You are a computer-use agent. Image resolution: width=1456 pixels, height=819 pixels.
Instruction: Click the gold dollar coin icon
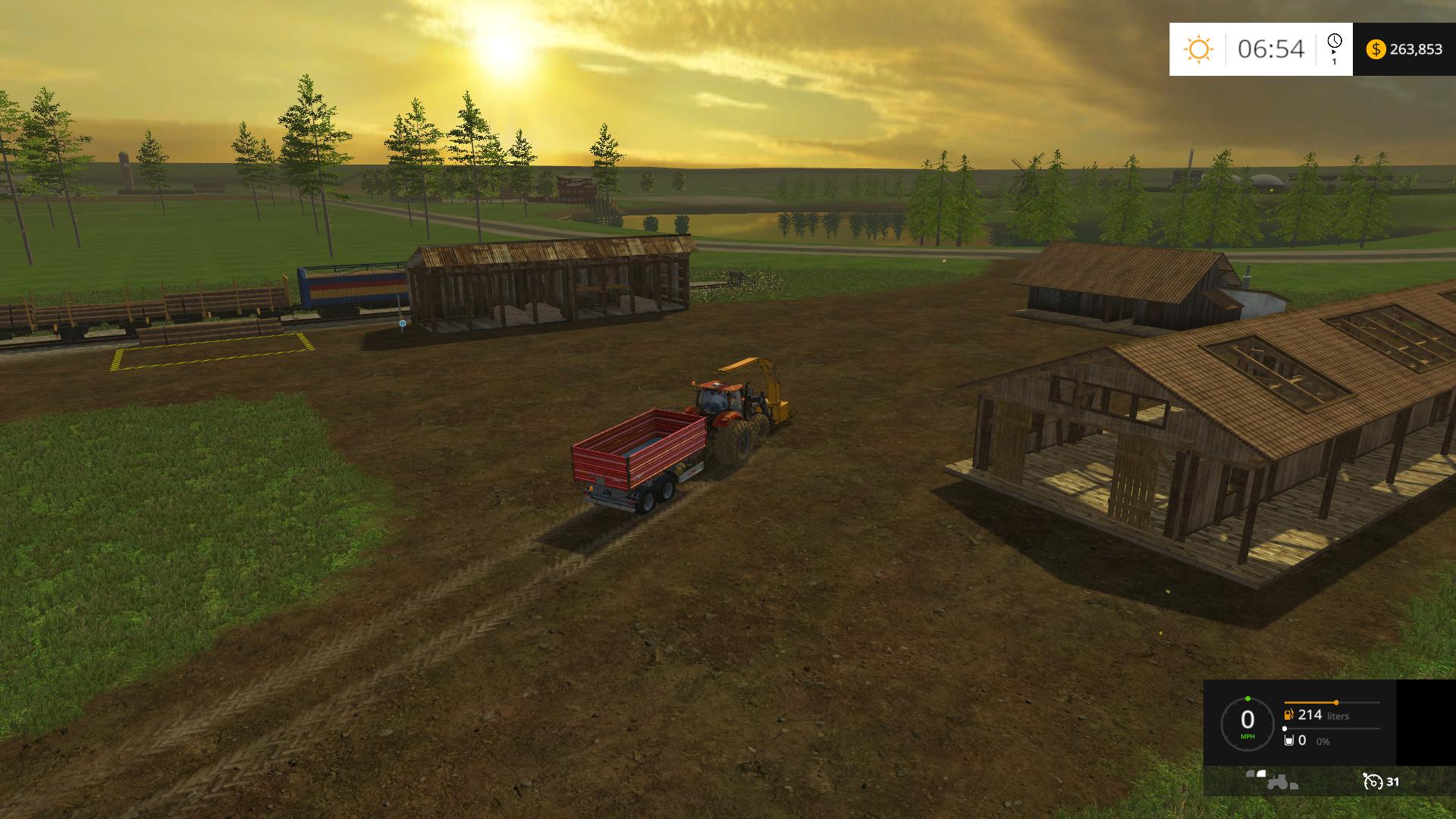pos(1375,49)
